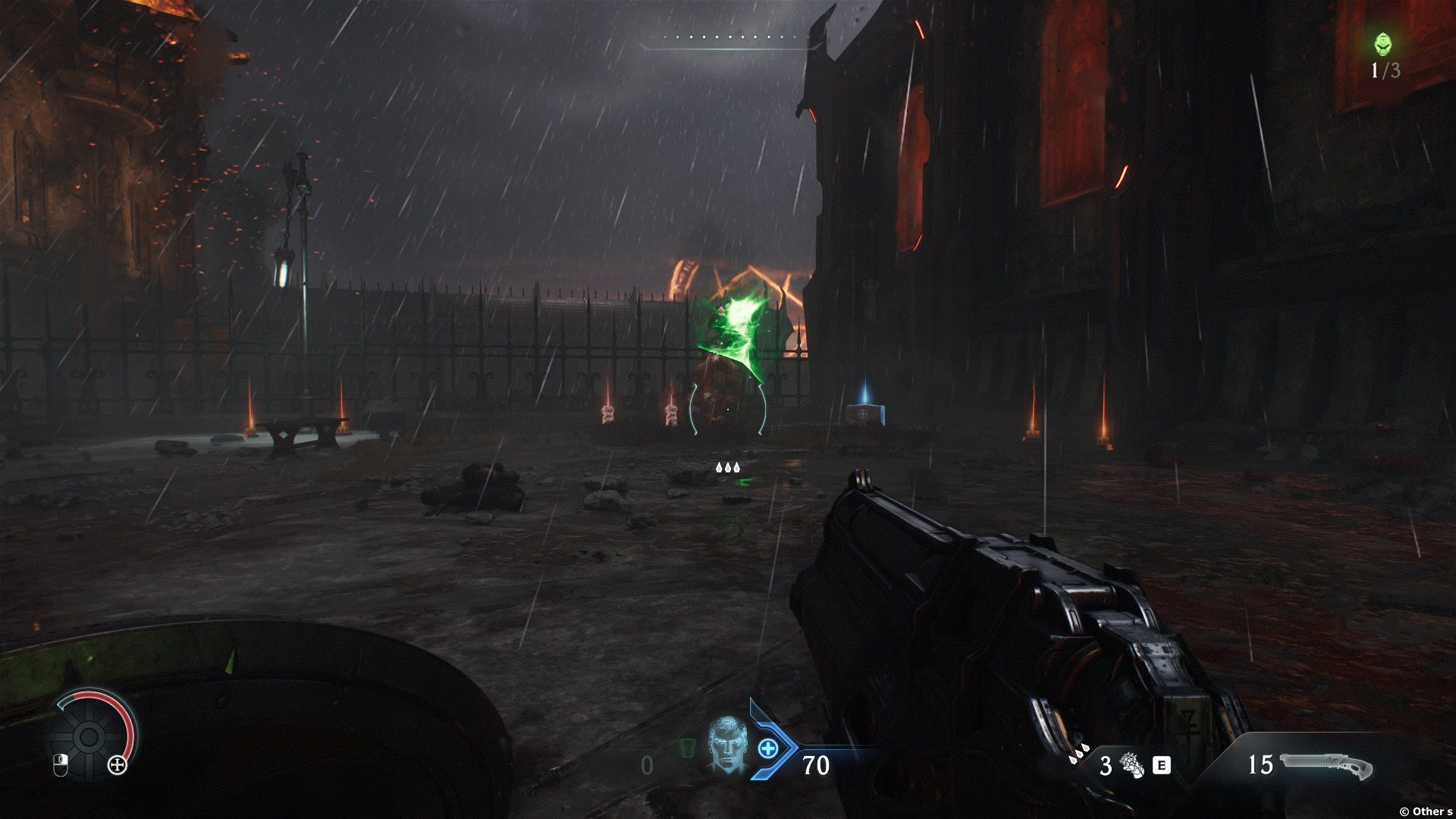Click the circular shield gauge icon
Viewport: 1456px width, 819px height.
(x=89, y=736)
